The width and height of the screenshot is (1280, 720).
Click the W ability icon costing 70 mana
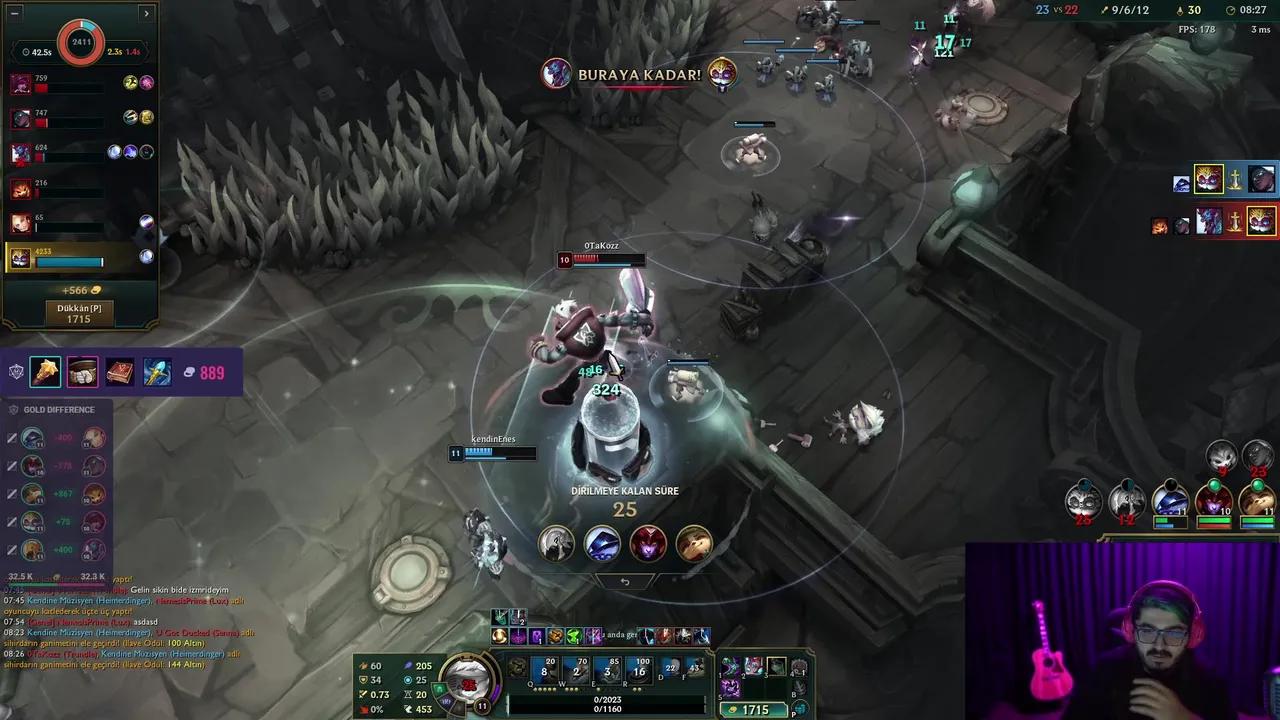(x=577, y=671)
